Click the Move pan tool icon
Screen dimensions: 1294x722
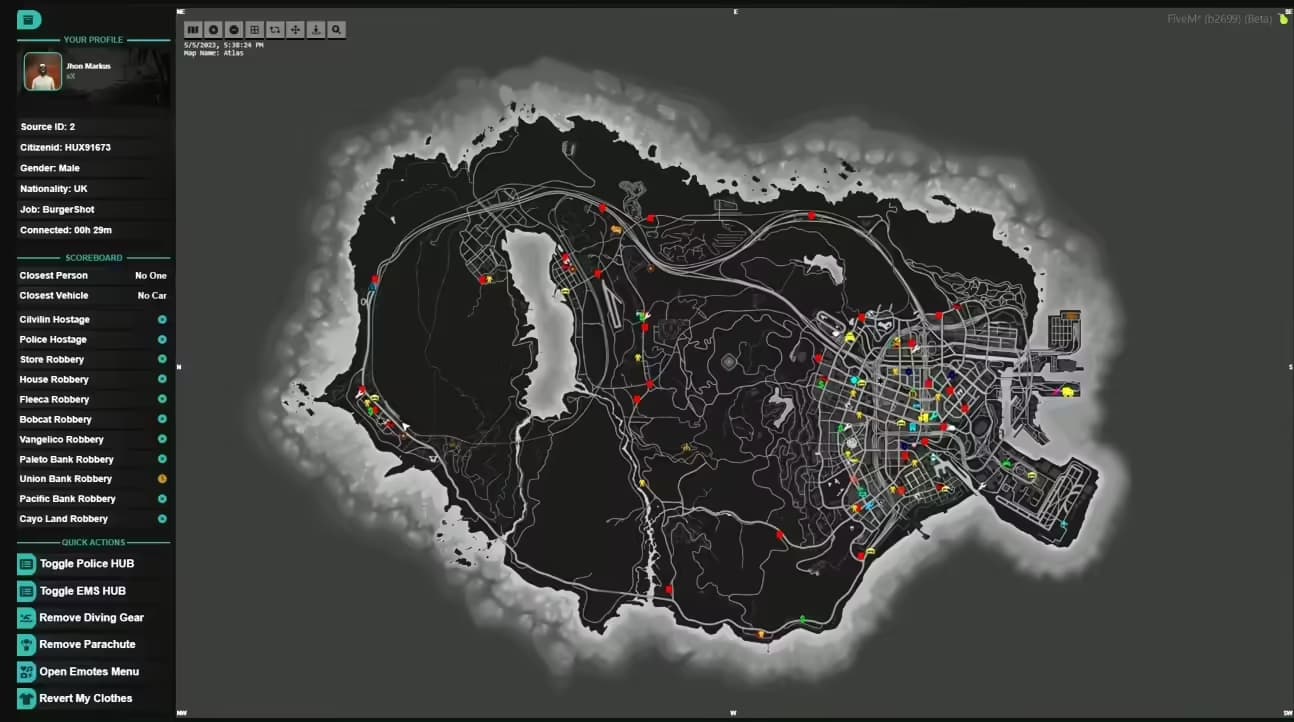(294, 29)
